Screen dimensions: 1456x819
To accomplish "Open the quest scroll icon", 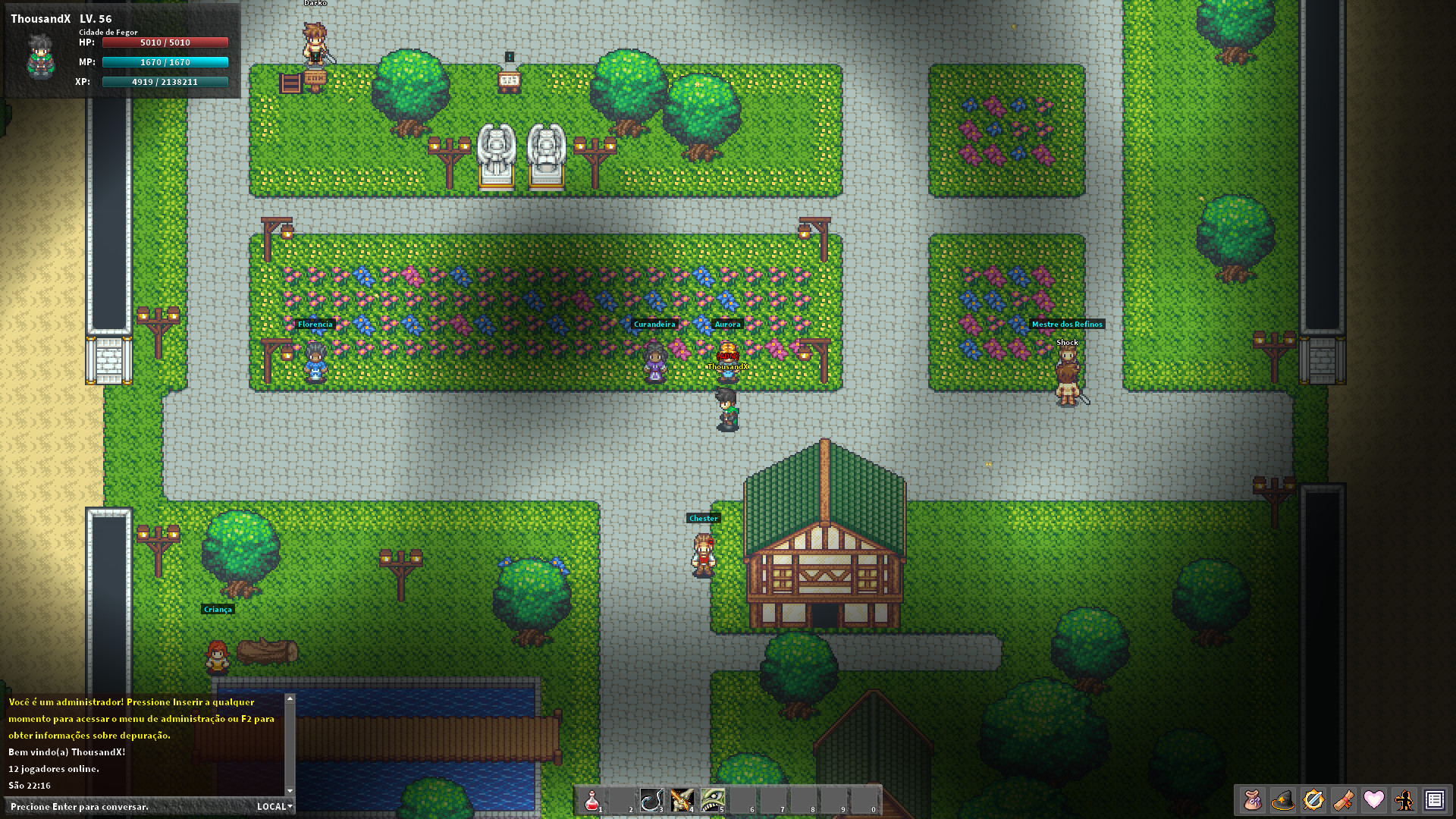I will (1344, 799).
